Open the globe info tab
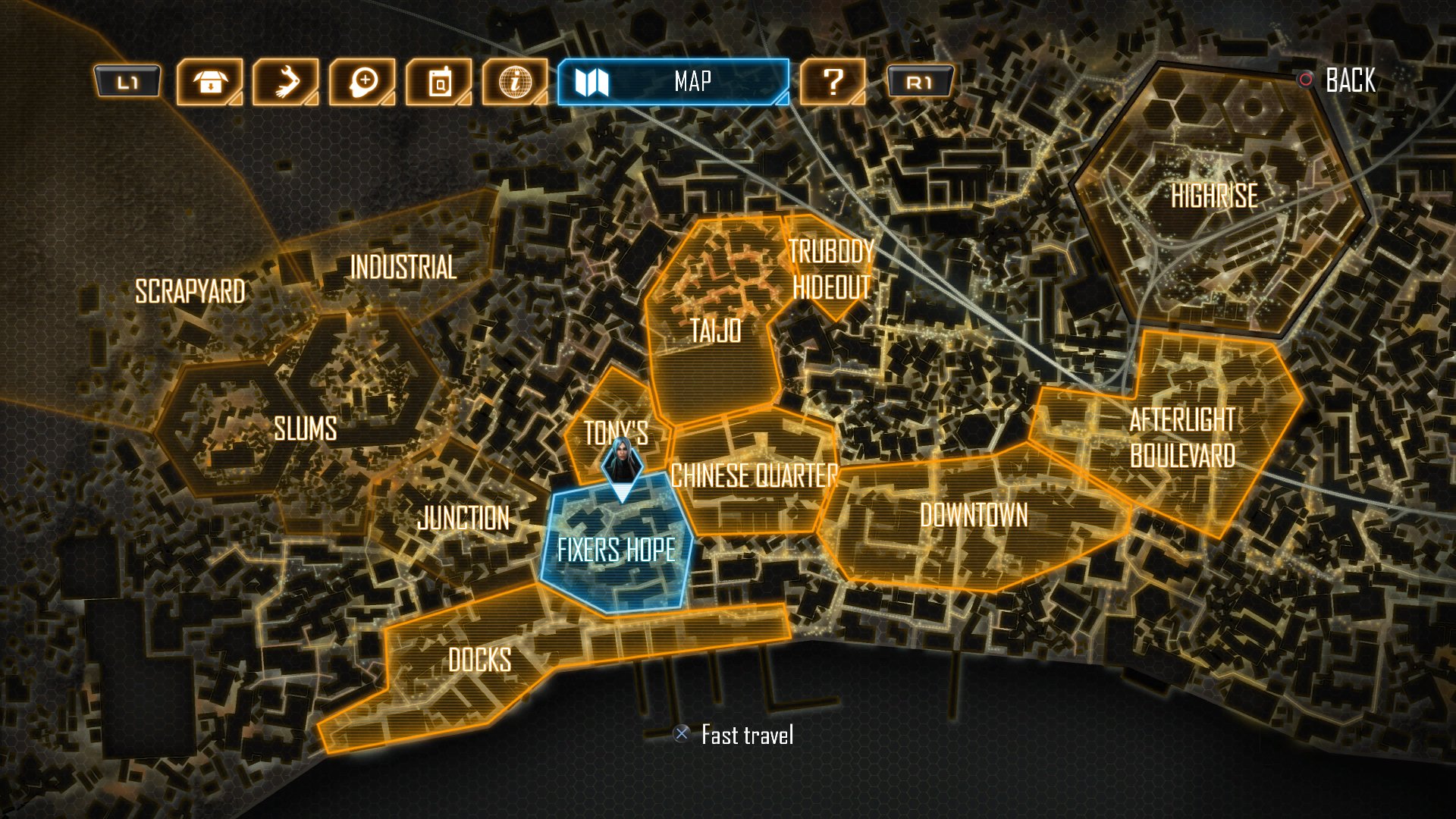 pos(515,82)
